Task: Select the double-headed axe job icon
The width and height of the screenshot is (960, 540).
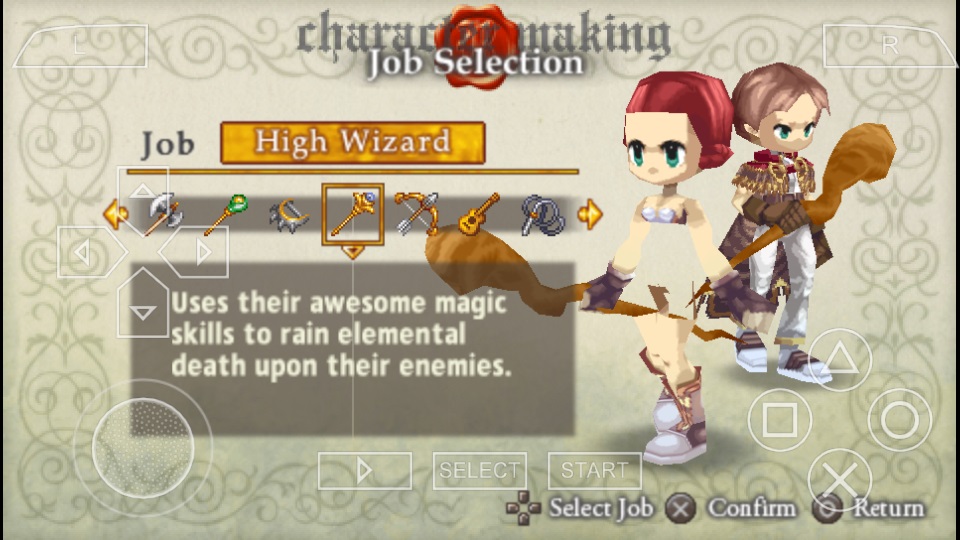Action: click(162, 214)
